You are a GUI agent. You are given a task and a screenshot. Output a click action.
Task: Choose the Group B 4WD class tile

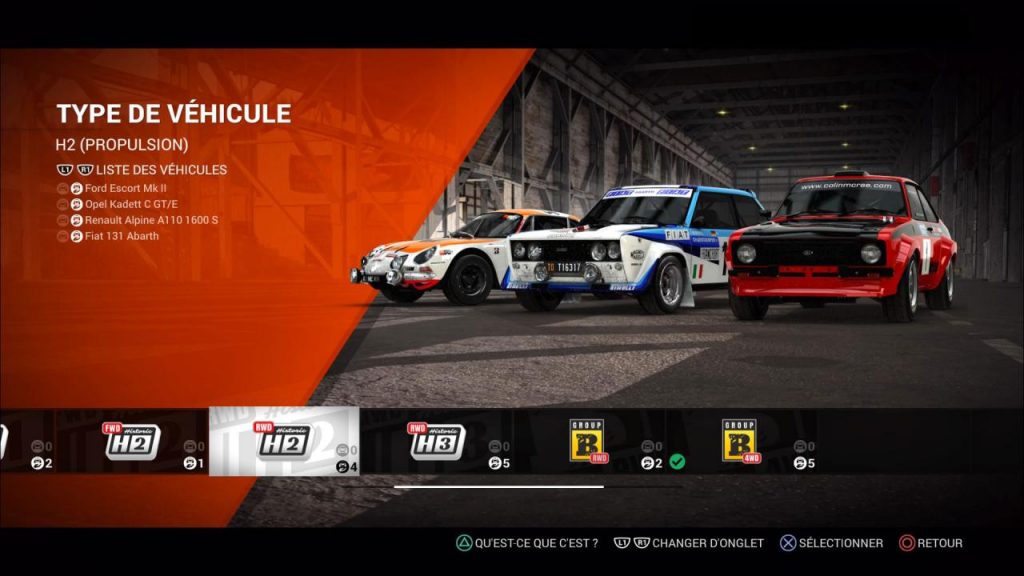[x=740, y=441]
